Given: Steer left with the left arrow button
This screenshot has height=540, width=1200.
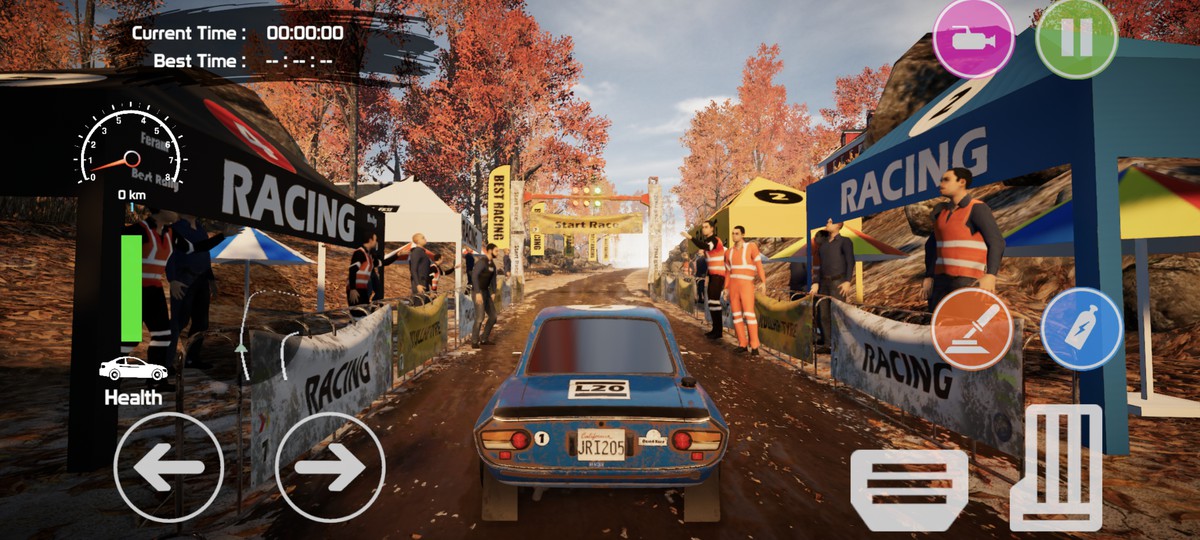Looking at the screenshot, I should pyautogui.click(x=168, y=467).
